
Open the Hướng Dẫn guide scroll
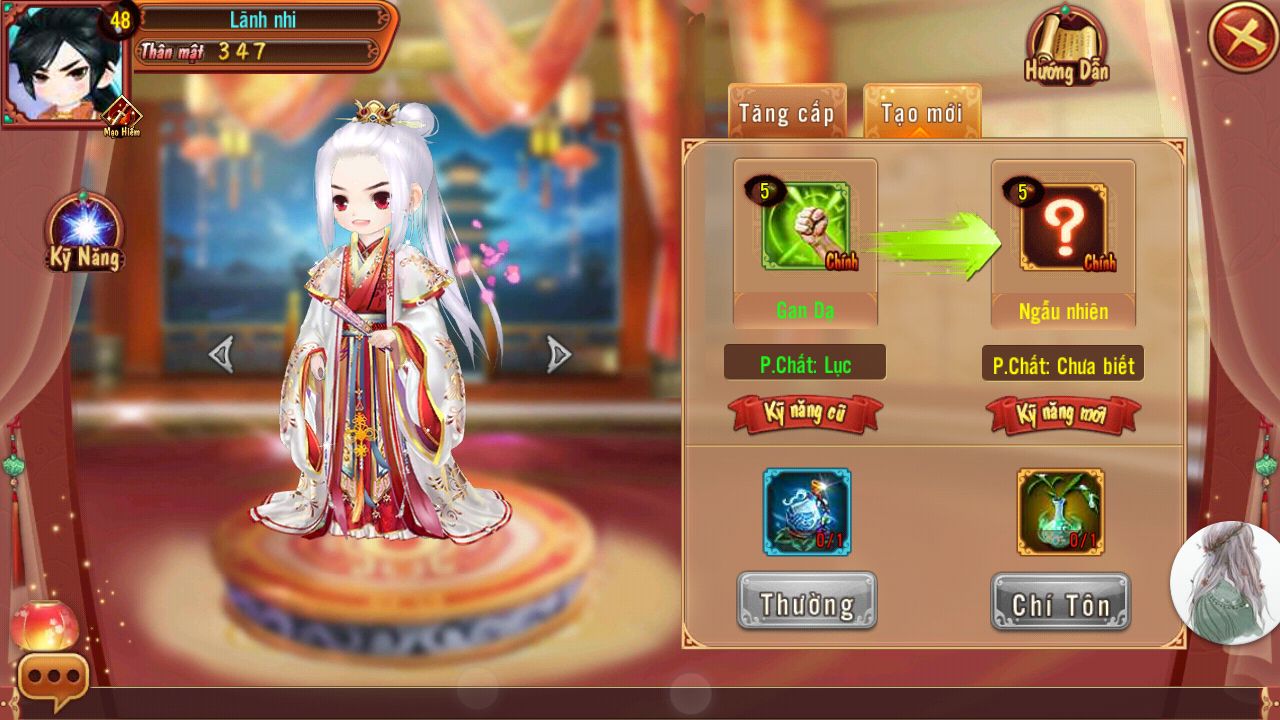point(1066,48)
